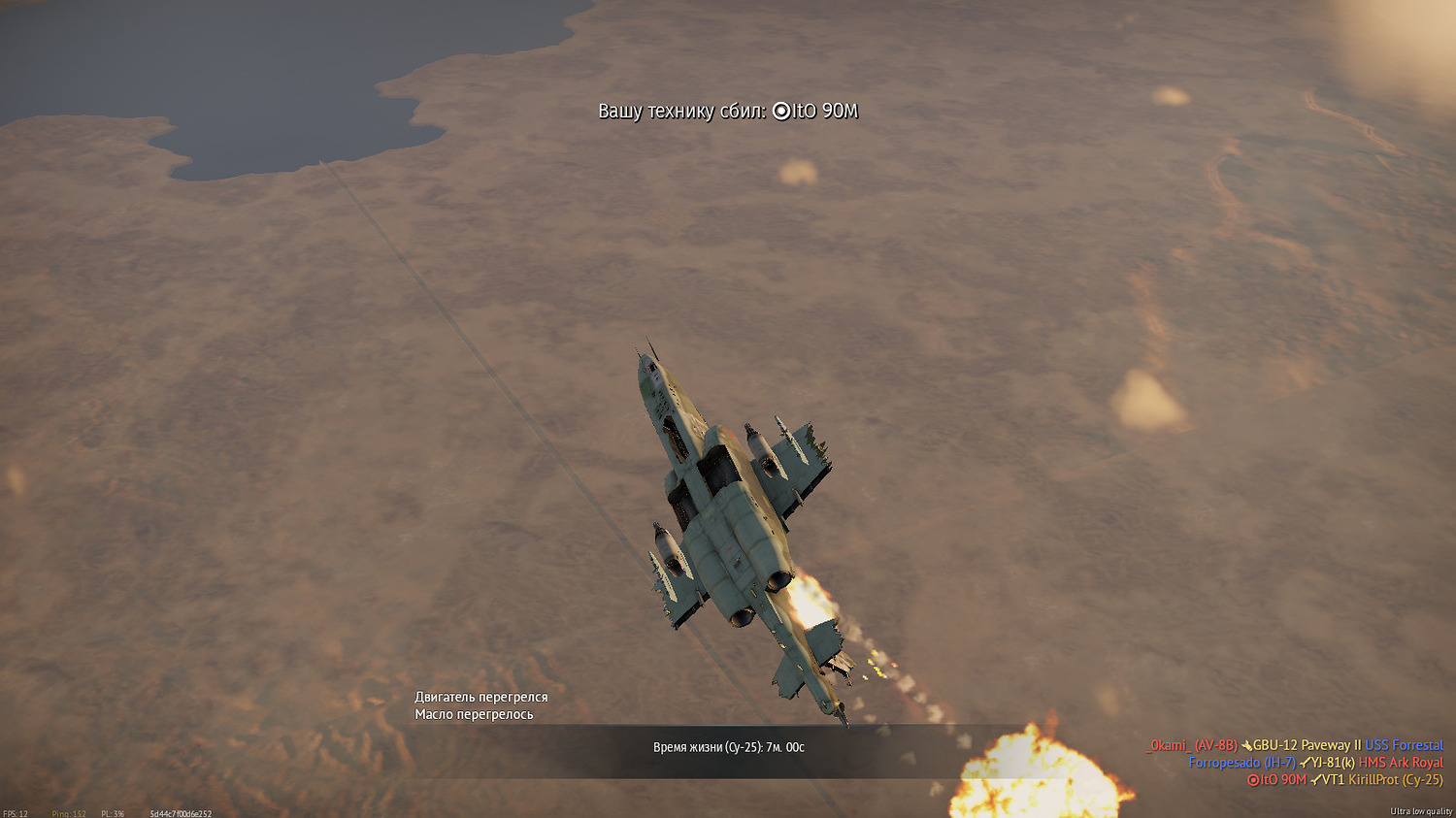Image resolution: width=1456 pixels, height=818 pixels.
Task: Click the SAM target icon before ItO 90M
Action: (1252, 780)
